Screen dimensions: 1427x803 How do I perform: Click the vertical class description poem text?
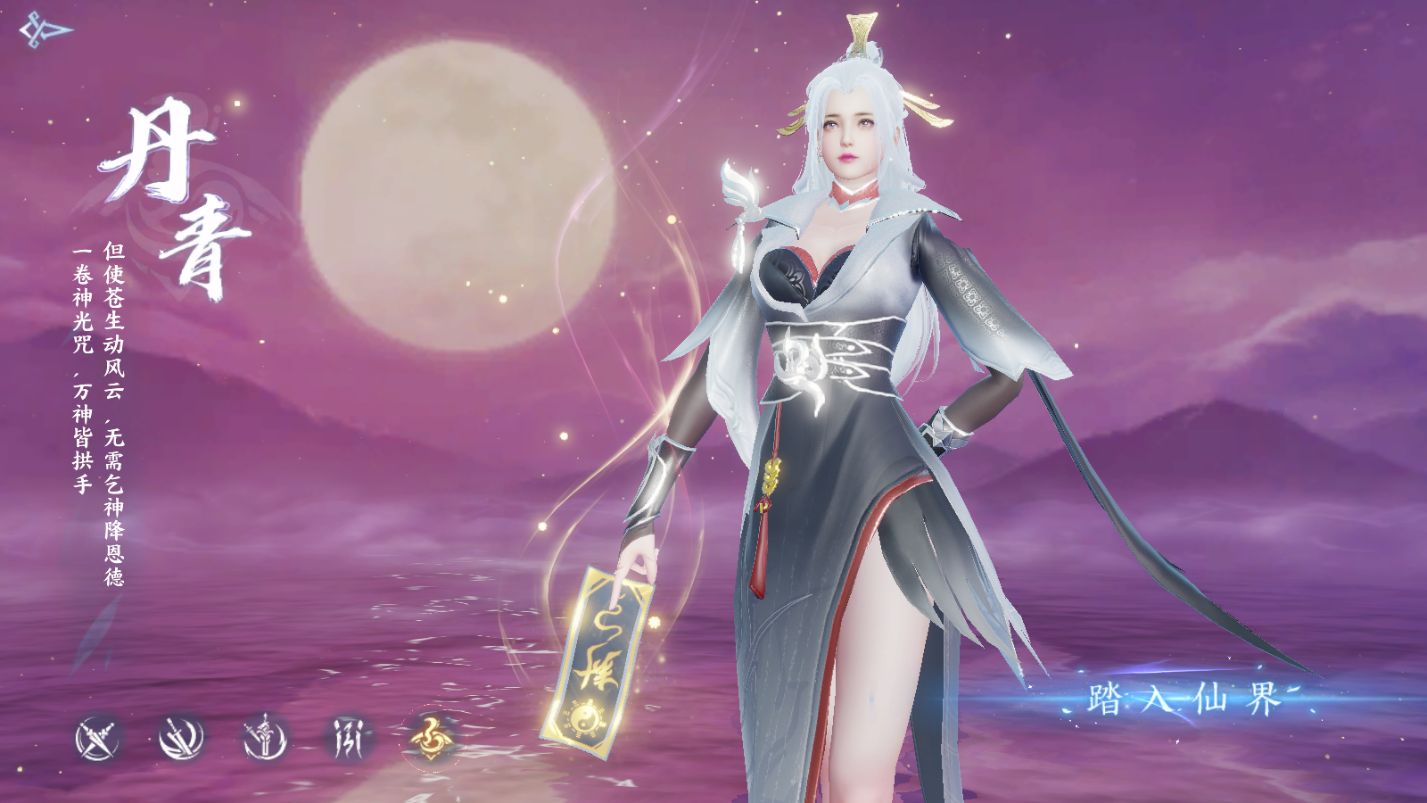[105, 380]
